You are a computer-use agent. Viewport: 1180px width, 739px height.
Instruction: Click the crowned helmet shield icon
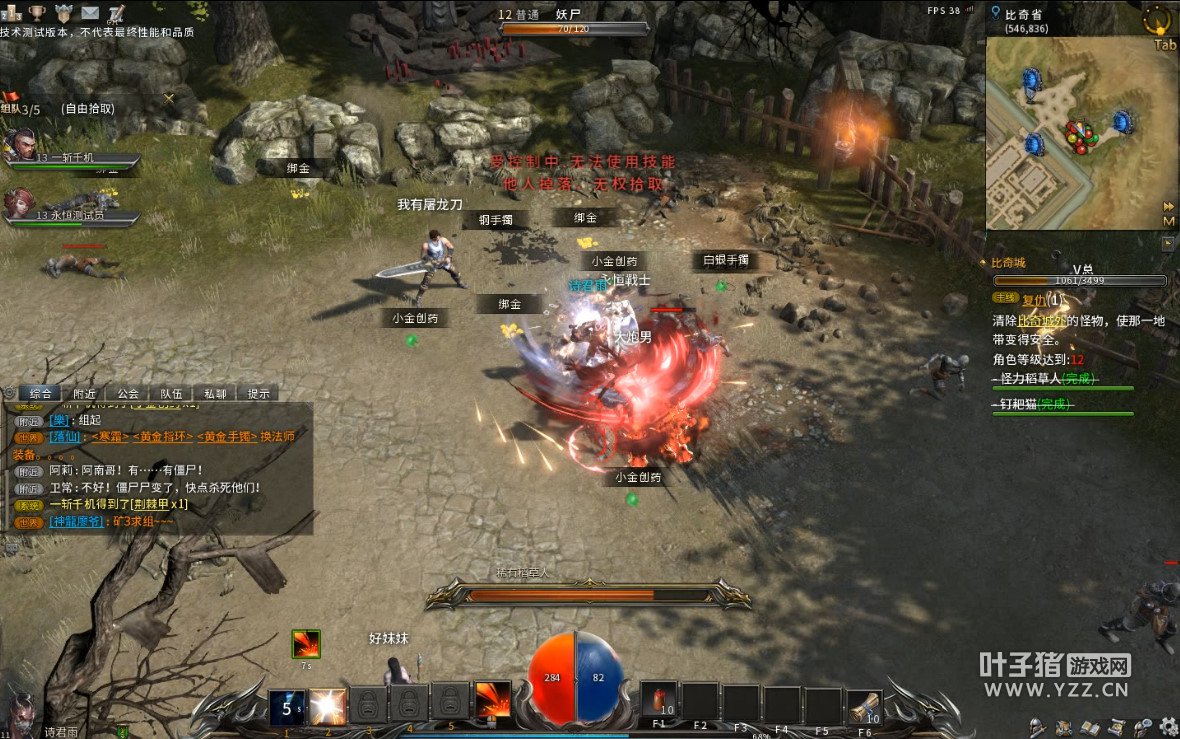64,13
